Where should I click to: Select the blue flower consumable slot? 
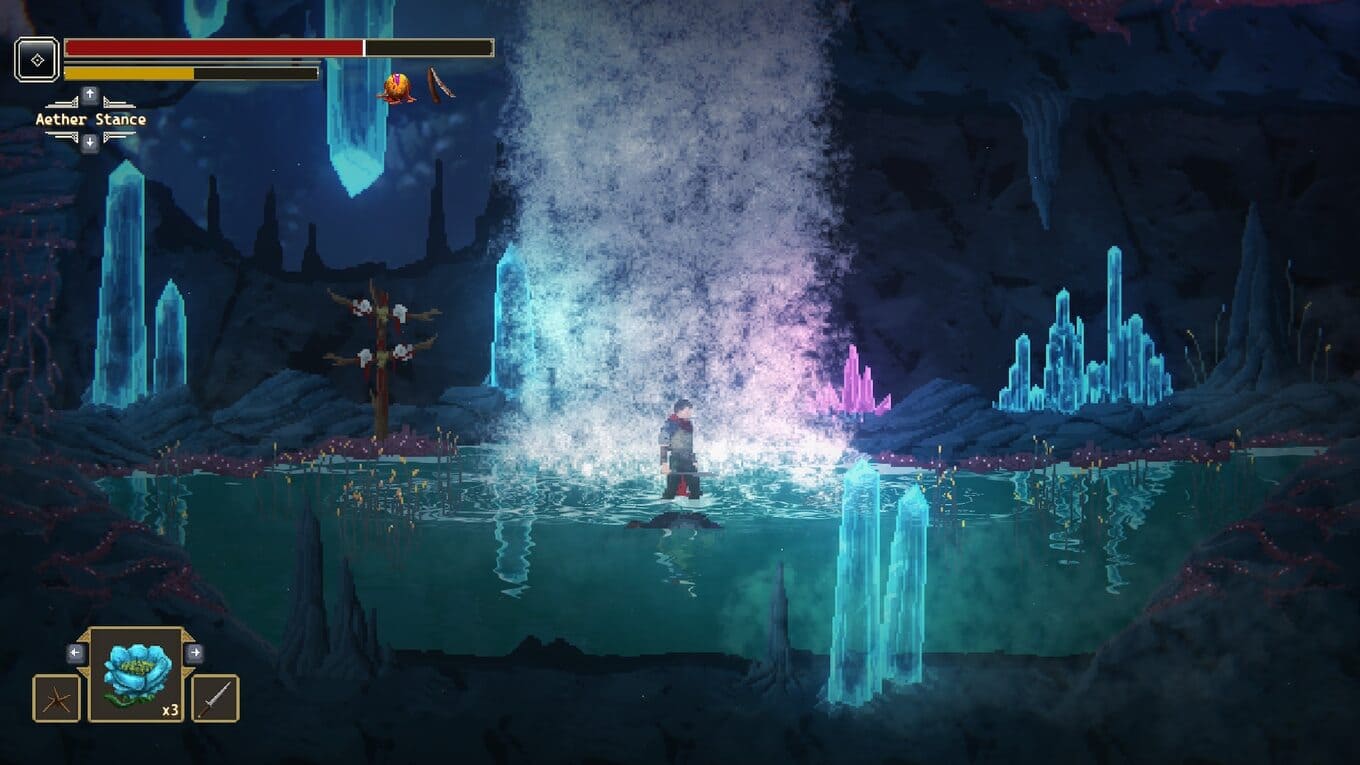[x=136, y=674]
